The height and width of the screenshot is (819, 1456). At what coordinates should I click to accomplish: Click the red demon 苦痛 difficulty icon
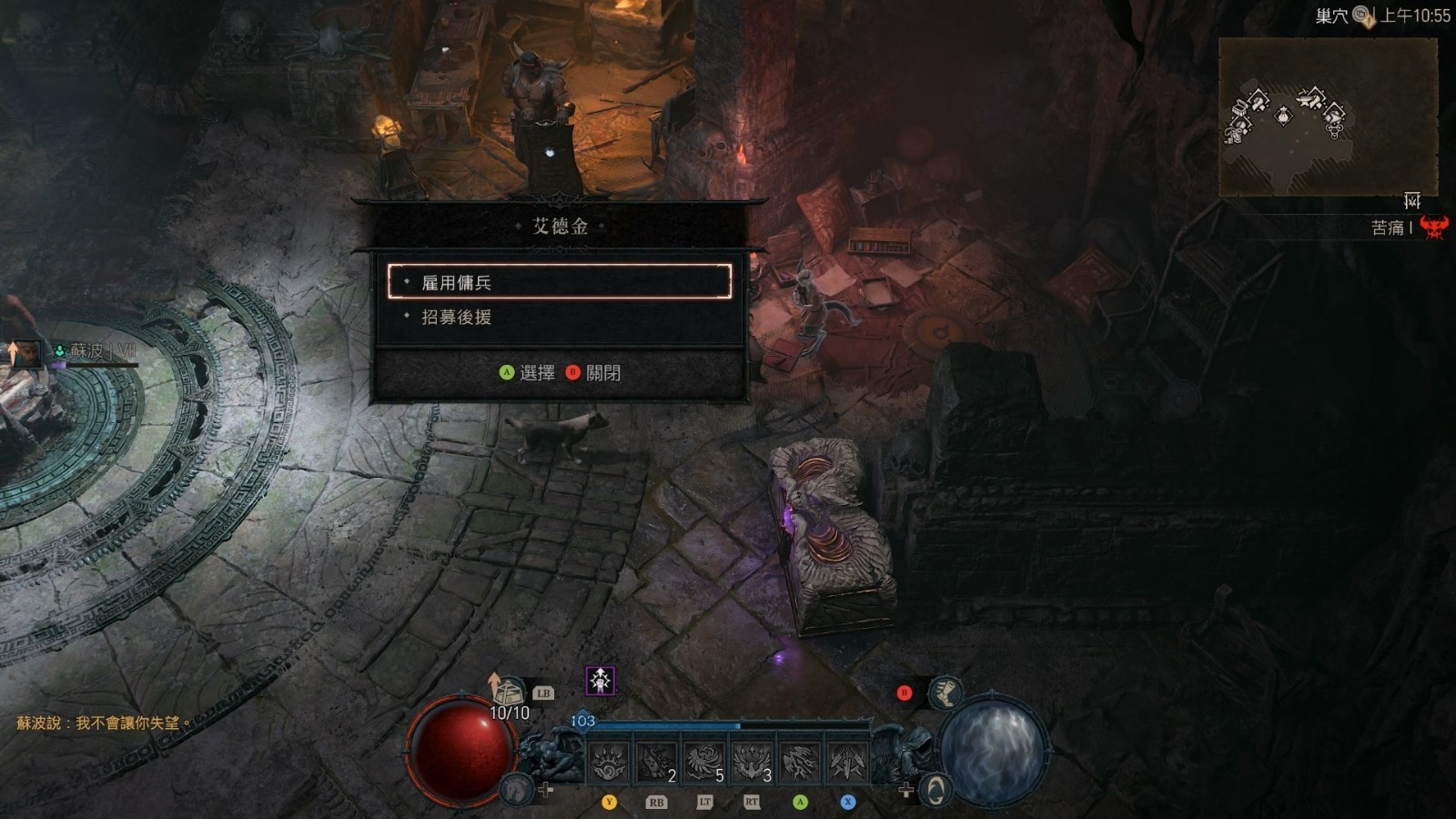[1433, 227]
